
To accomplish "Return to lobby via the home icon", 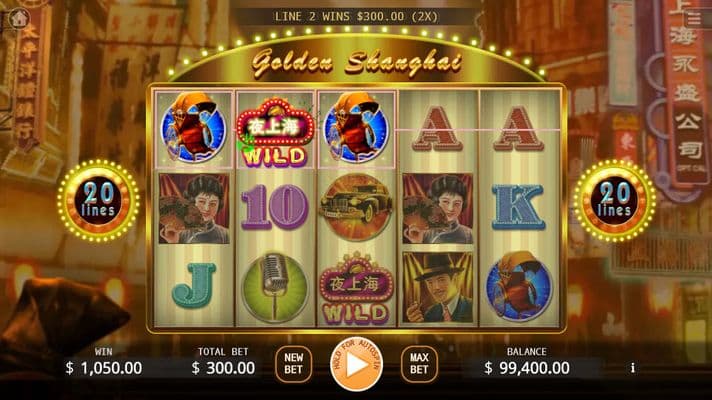I will tap(18, 17).
